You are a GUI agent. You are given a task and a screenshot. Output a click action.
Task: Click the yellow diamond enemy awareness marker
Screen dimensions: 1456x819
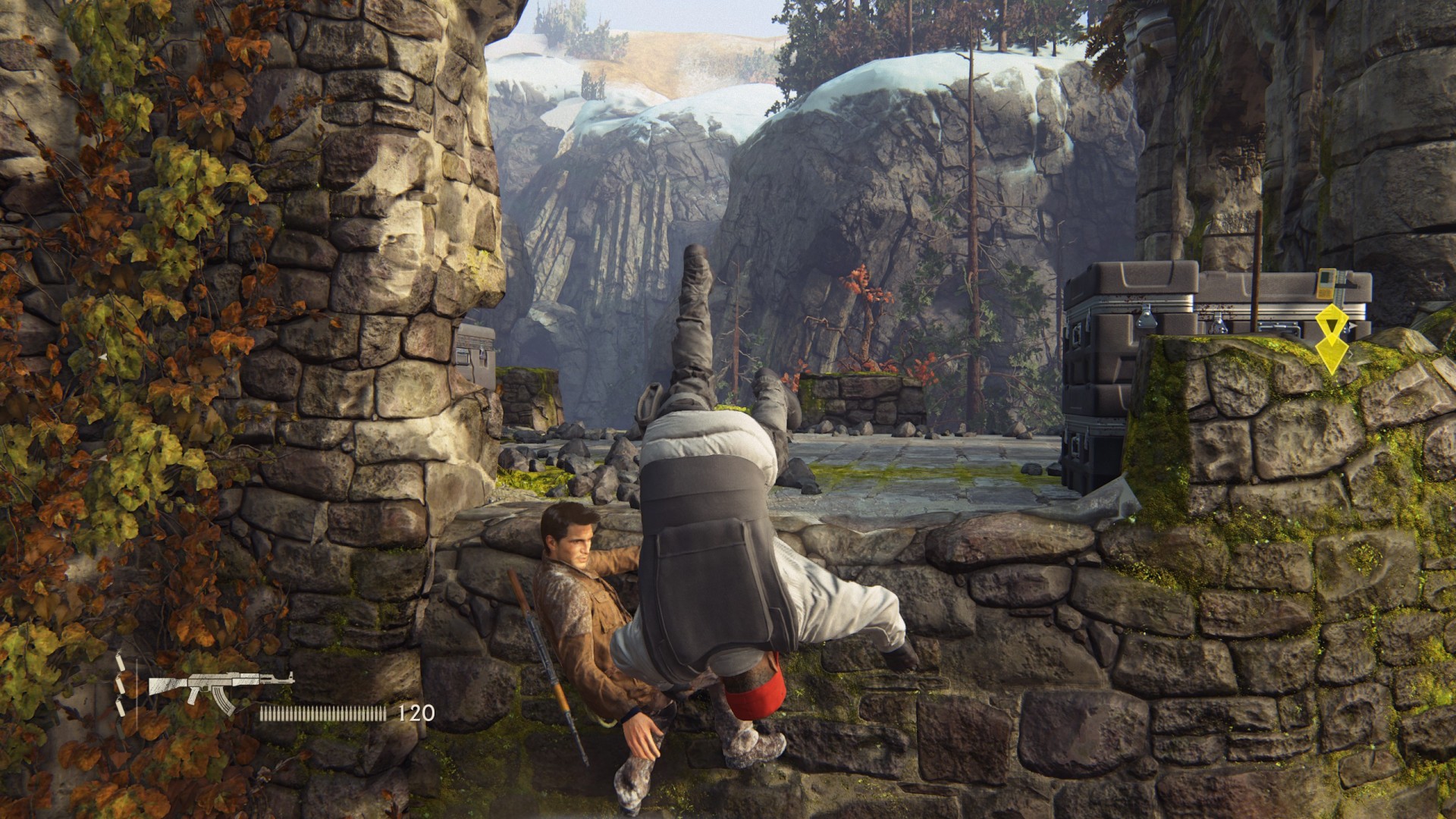pos(1332,340)
